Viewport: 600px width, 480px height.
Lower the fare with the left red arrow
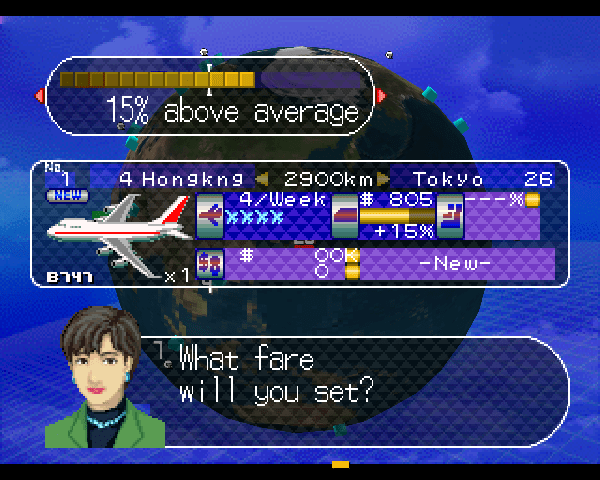pos(40,96)
